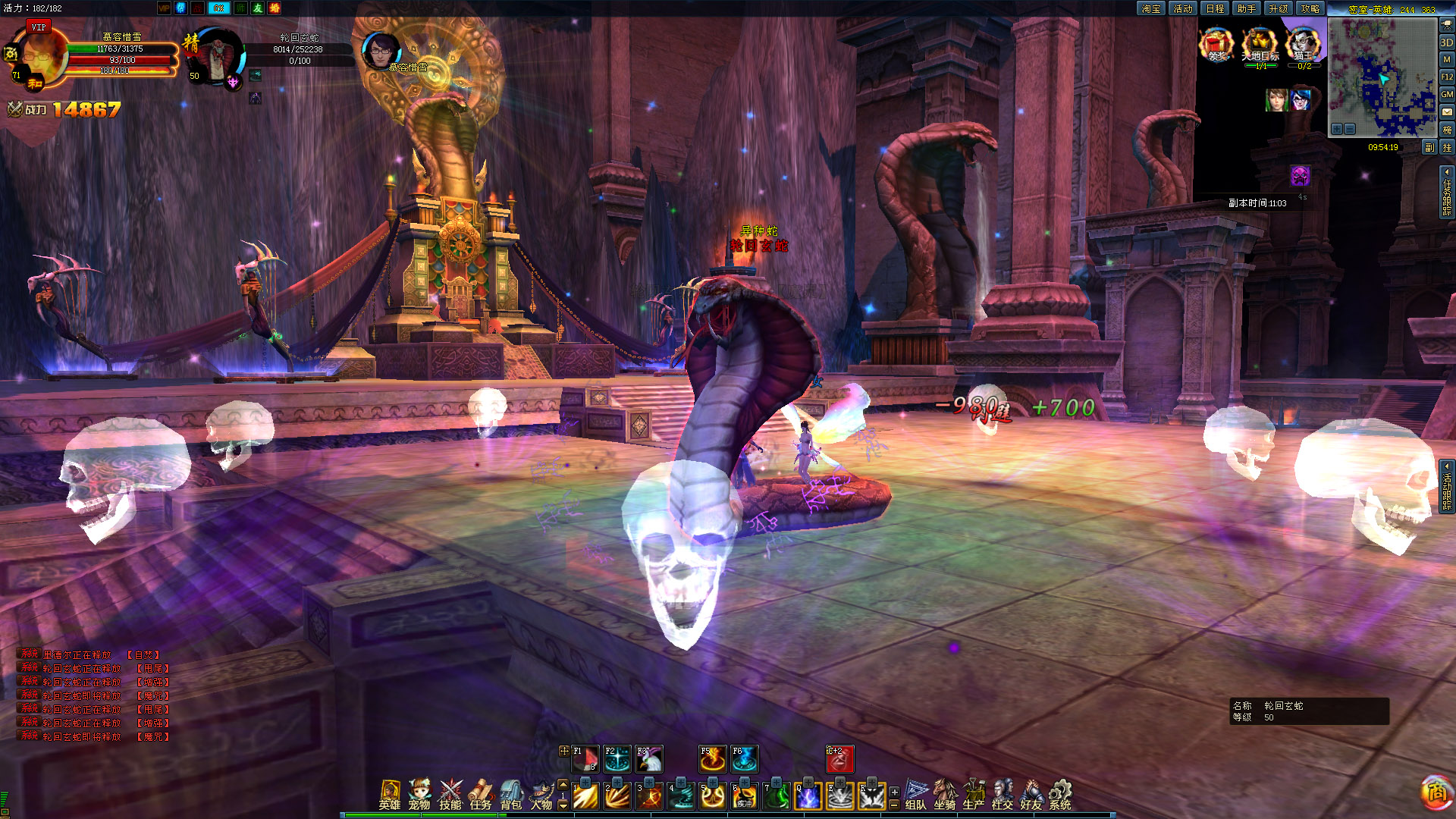Image resolution: width=1456 pixels, height=819 pixels.
Task: Use the F3 white bird skill
Action: 650,759
